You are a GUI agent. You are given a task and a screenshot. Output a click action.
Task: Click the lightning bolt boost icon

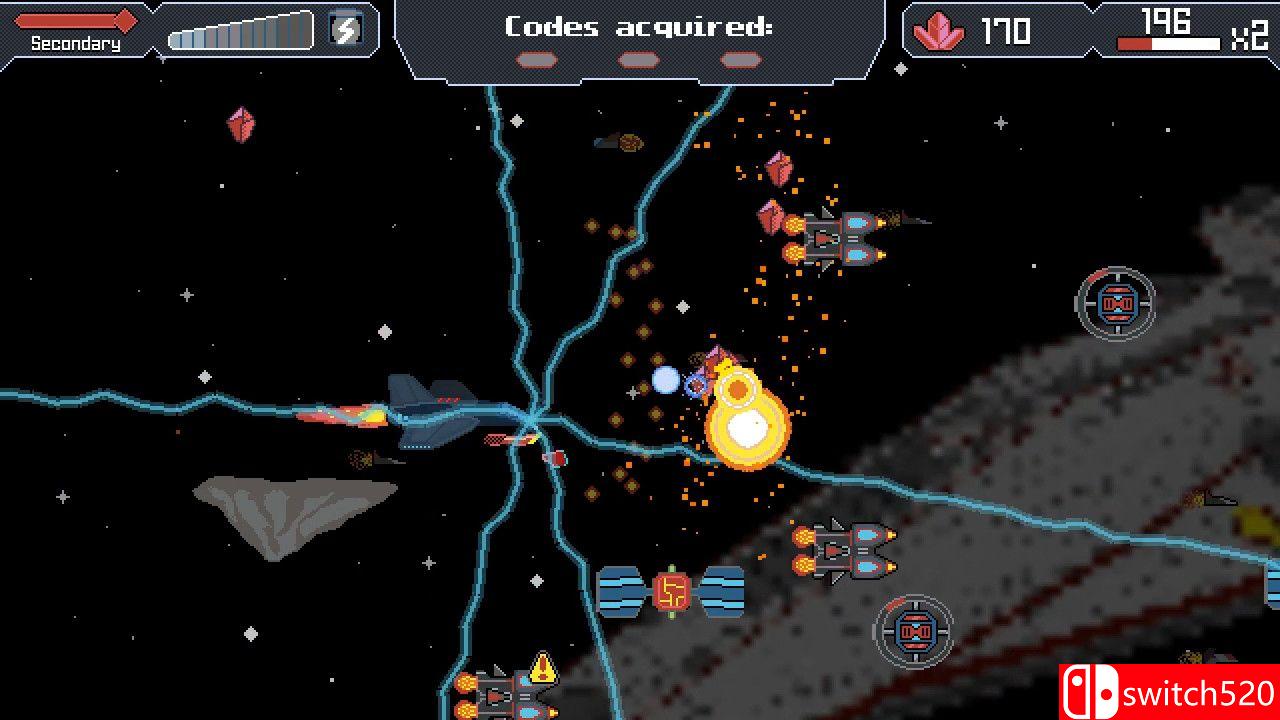(x=344, y=29)
